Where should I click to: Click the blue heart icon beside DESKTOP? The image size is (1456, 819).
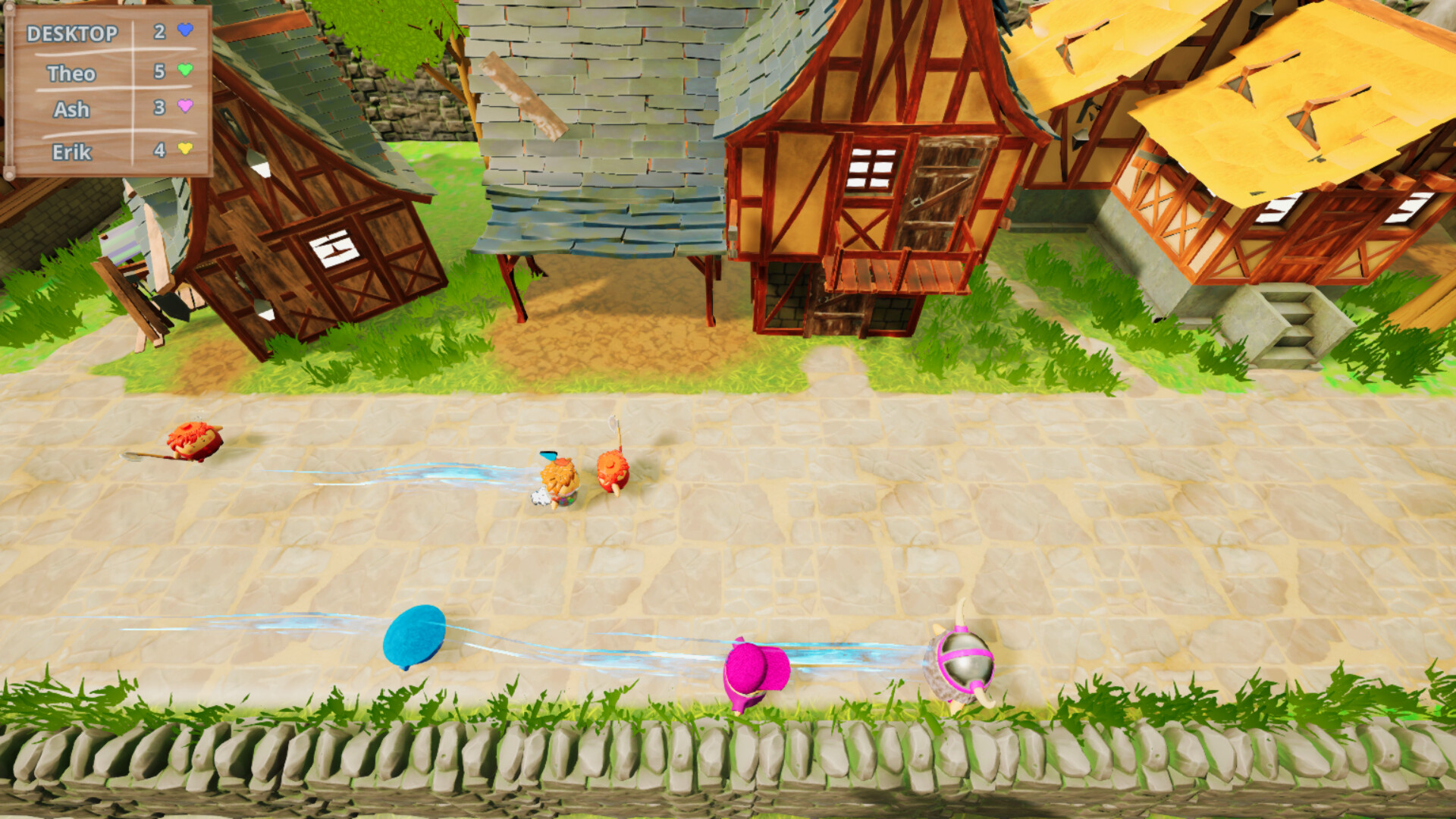pyautogui.click(x=184, y=32)
